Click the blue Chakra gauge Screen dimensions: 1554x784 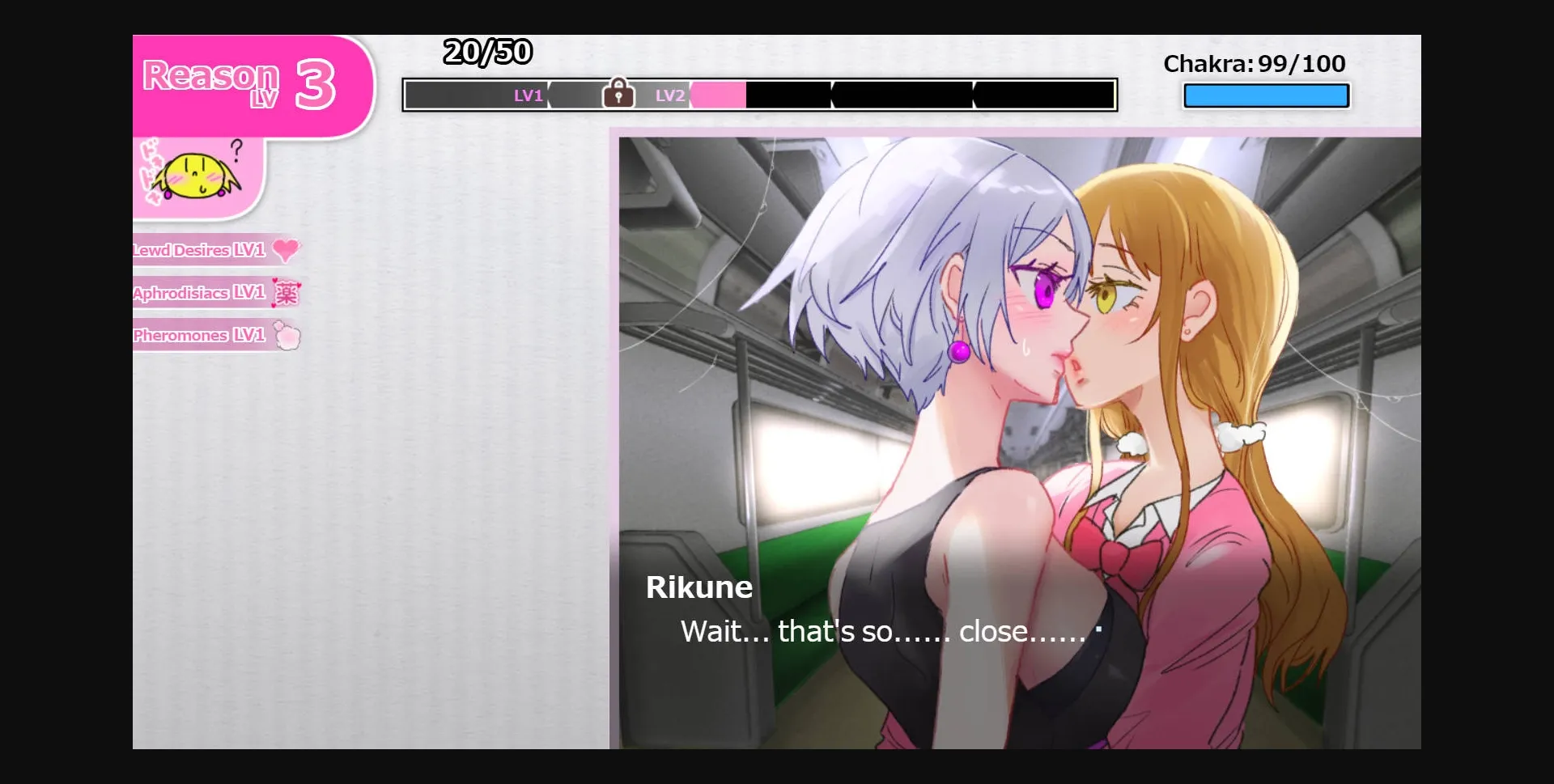tap(1265, 95)
